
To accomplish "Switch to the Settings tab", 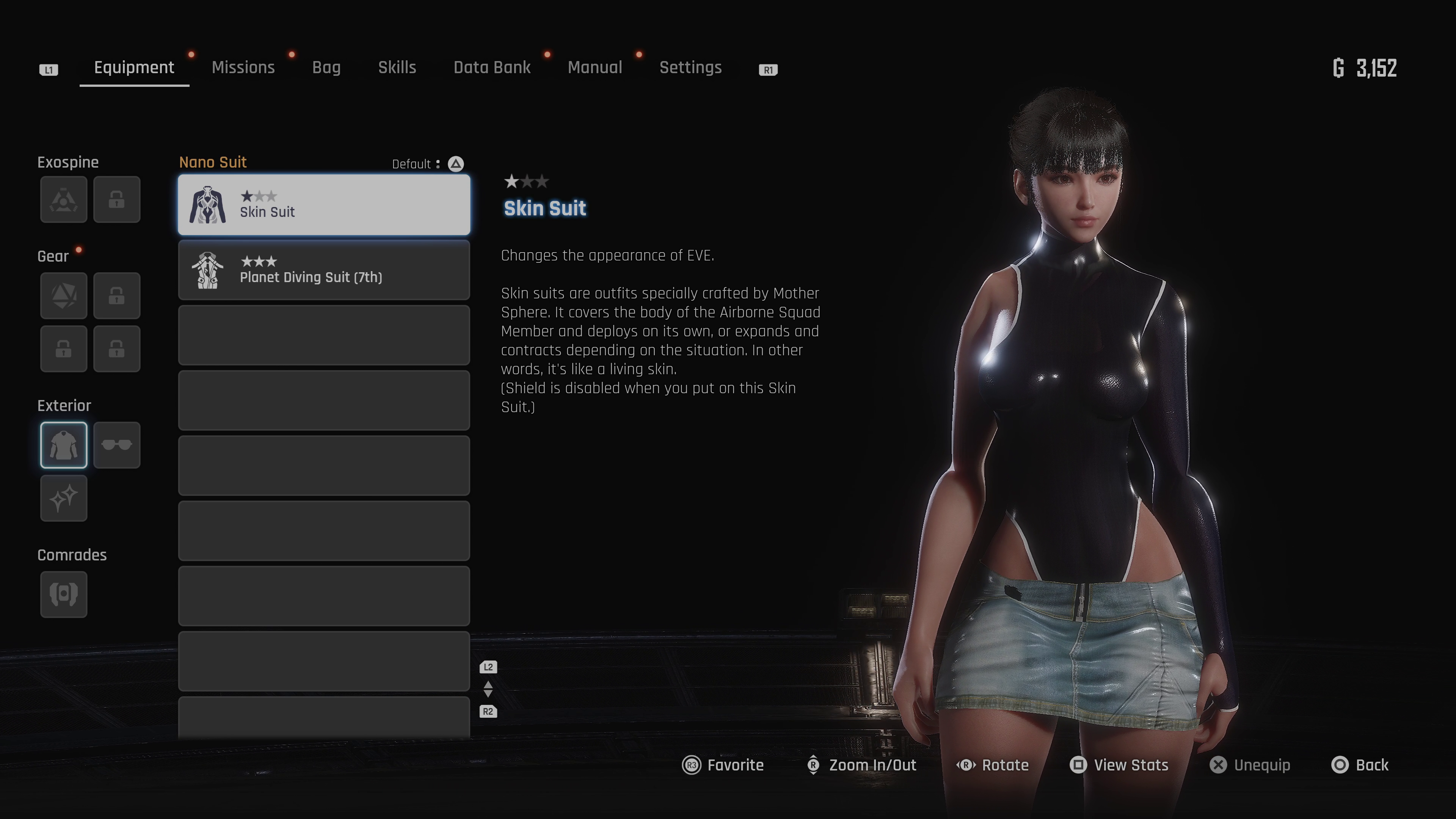I will click(690, 68).
